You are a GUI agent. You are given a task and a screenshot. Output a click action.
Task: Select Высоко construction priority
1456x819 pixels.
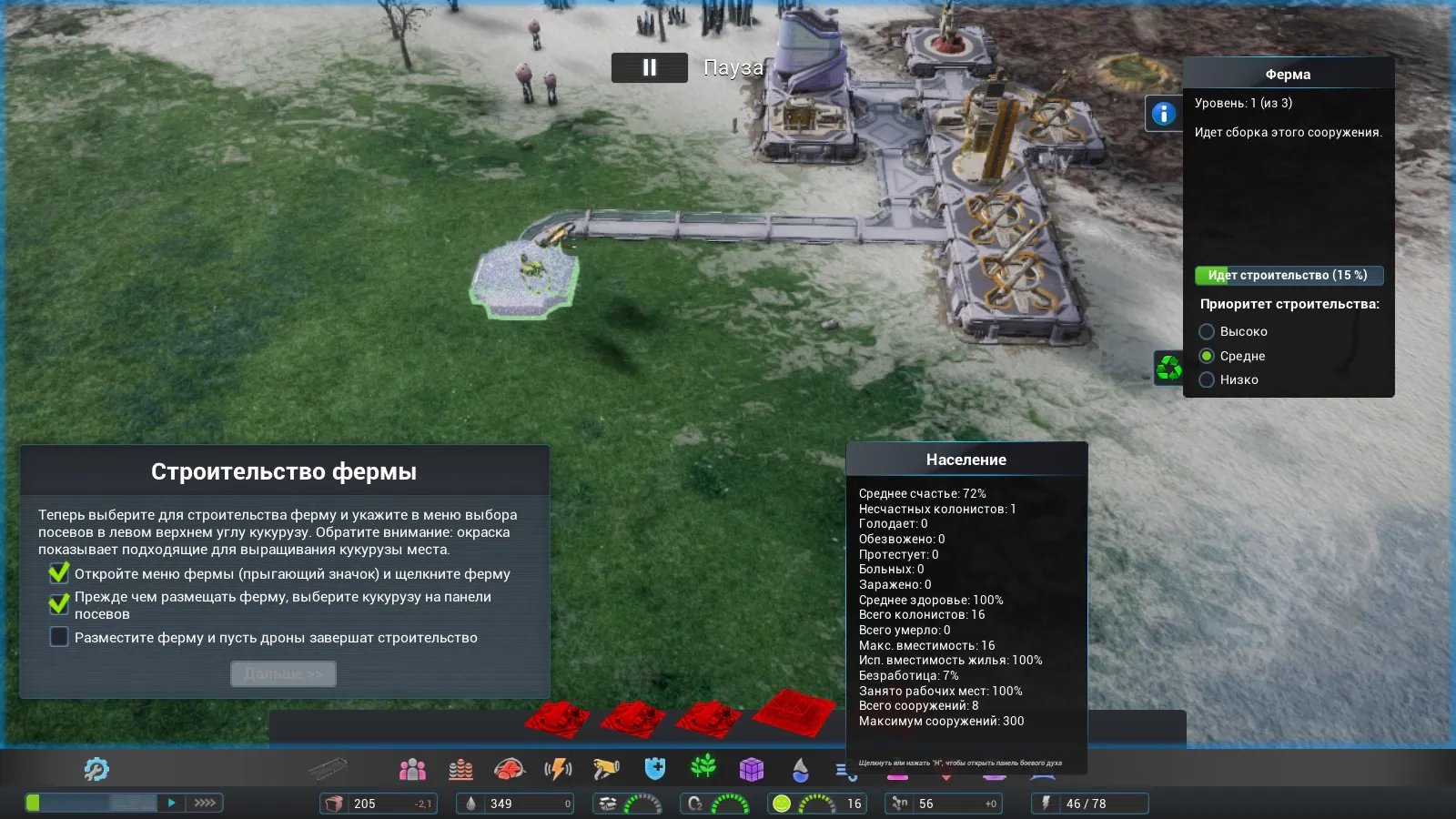1207,331
